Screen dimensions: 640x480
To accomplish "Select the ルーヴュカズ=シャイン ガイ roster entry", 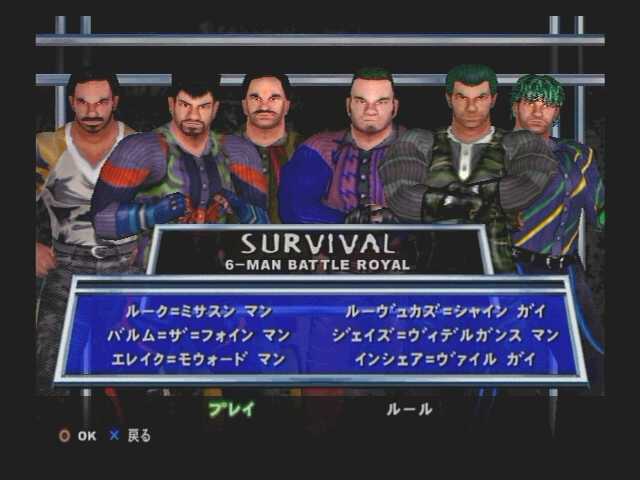I will click(439, 311).
